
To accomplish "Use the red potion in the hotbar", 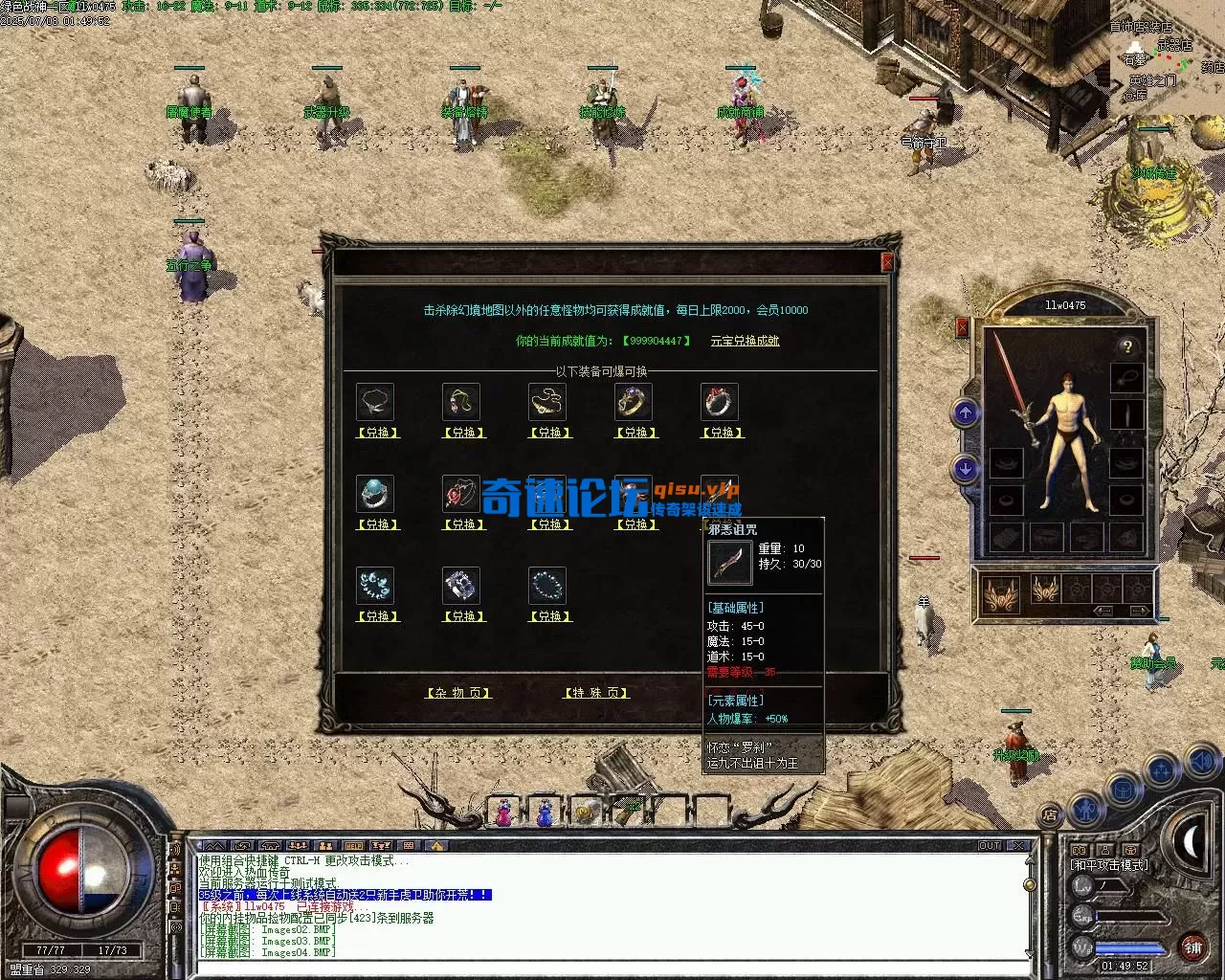I will [x=503, y=813].
